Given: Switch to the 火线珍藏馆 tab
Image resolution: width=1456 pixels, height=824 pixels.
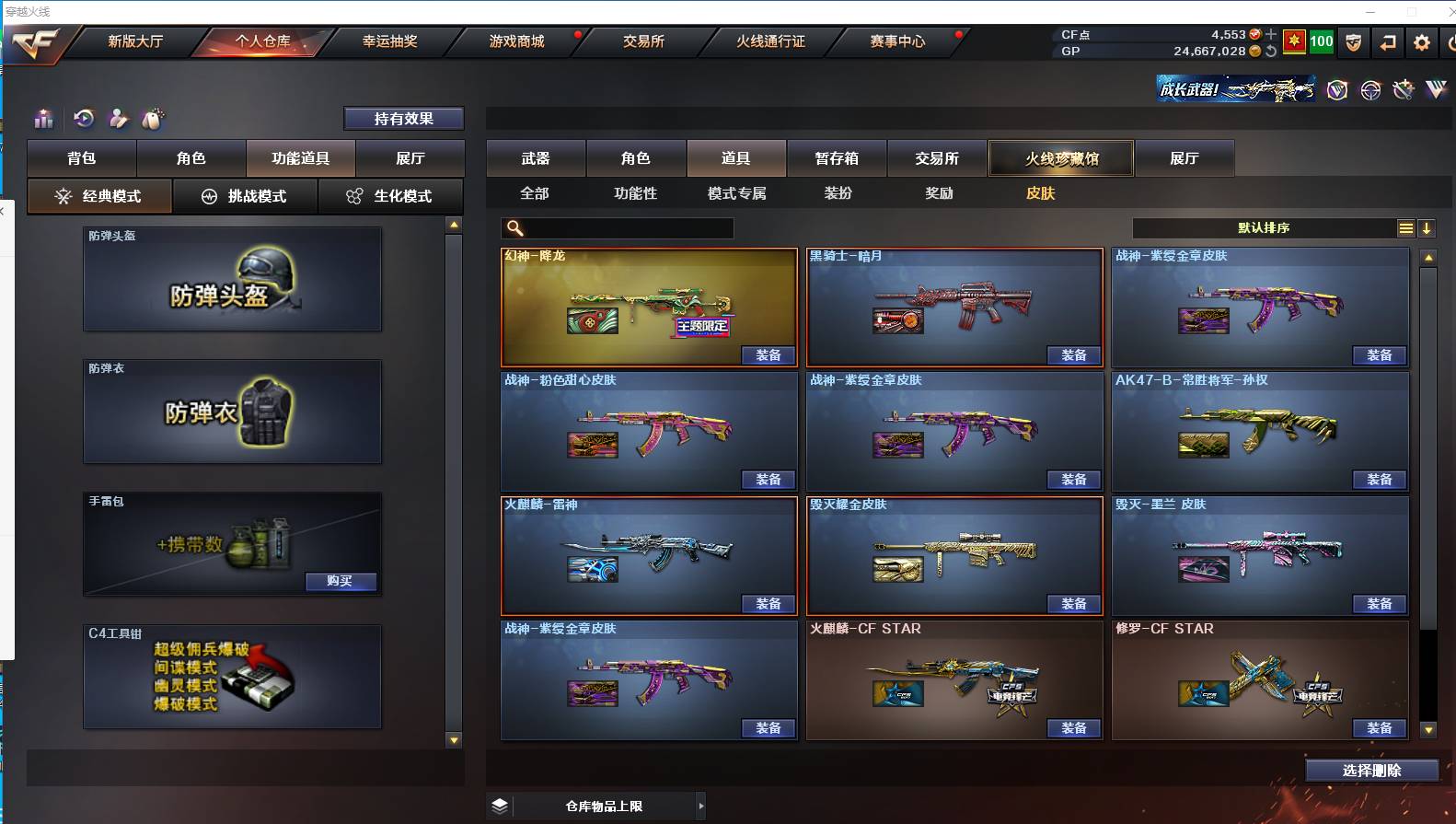Looking at the screenshot, I should 1060,157.
